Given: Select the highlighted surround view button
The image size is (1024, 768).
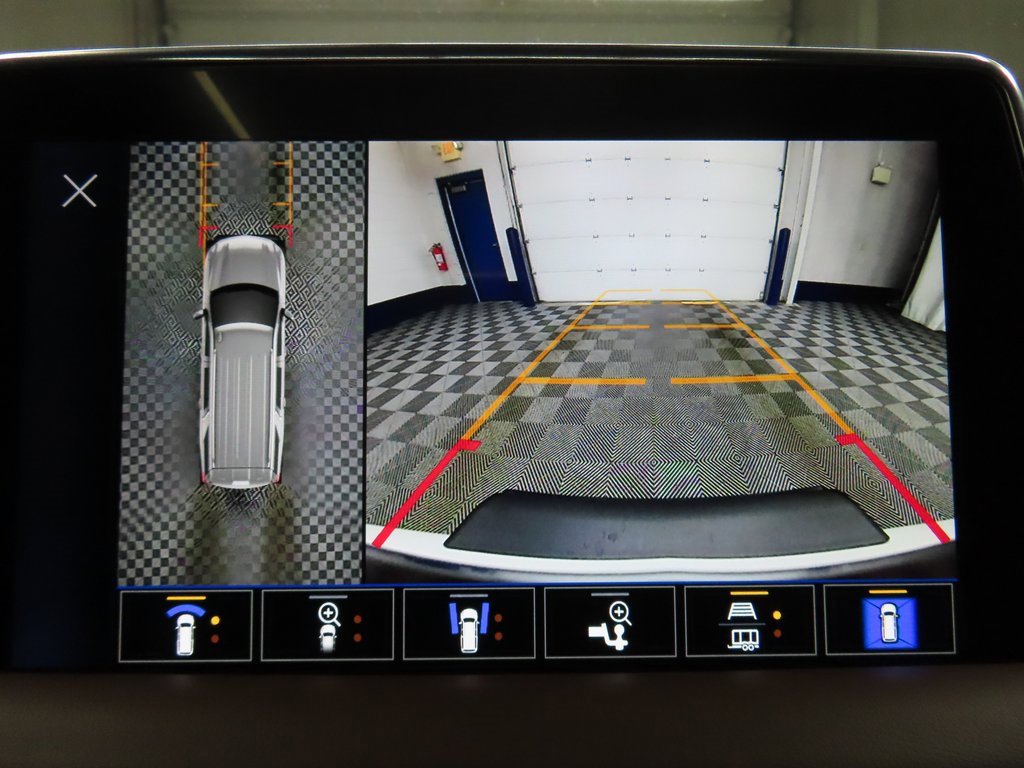Looking at the screenshot, I should click(x=889, y=621).
